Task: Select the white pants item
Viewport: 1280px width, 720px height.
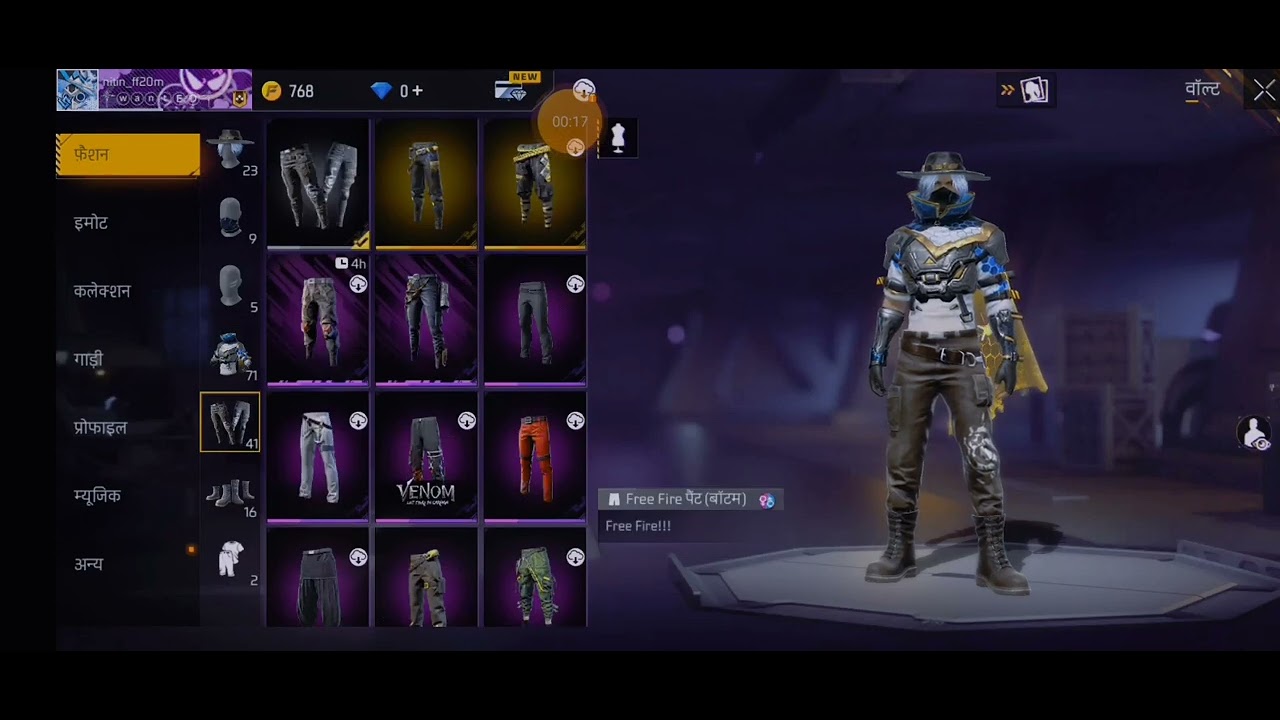Action: (x=318, y=457)
